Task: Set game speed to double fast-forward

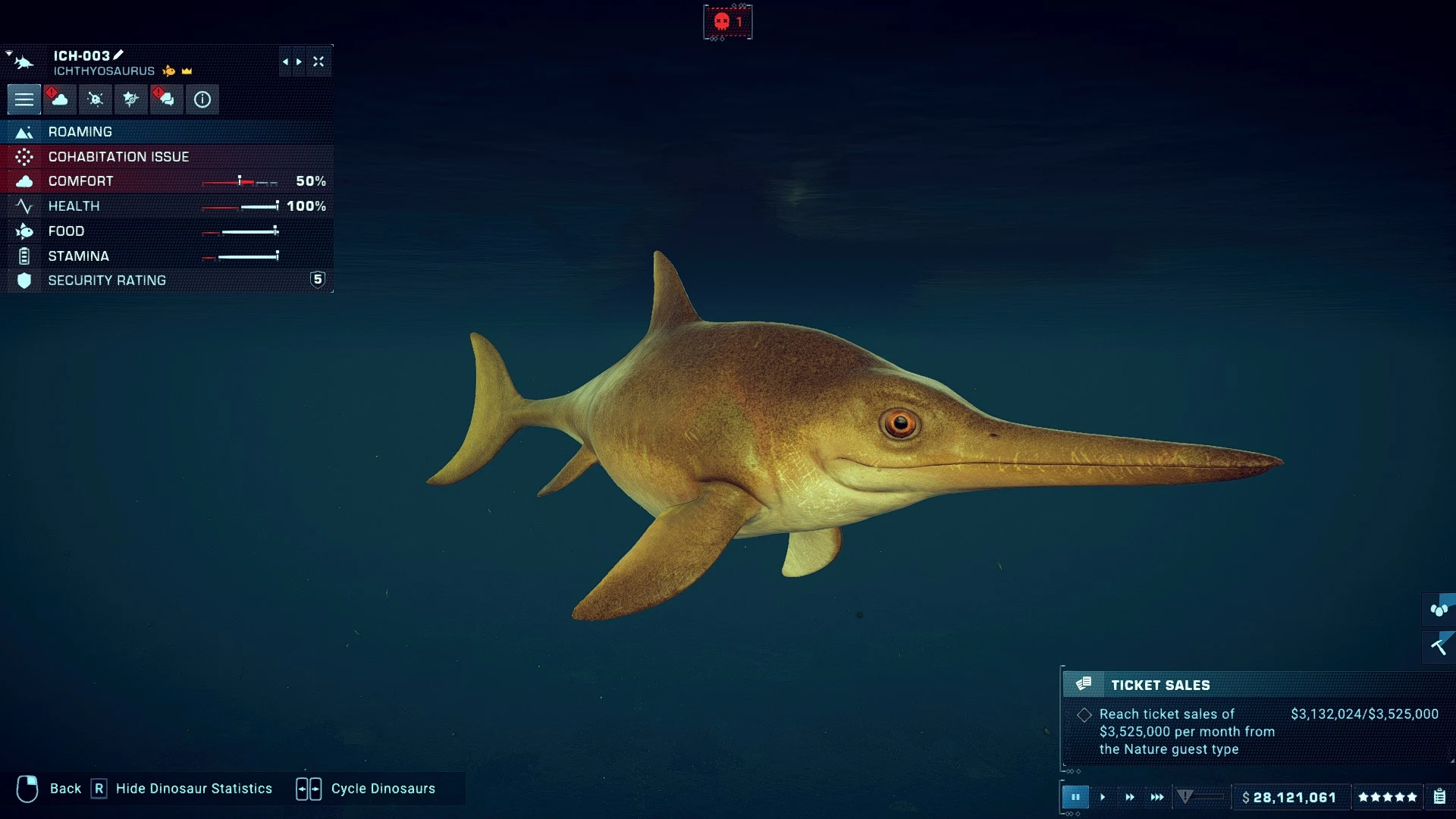Action: click(x=1130, y=797)
